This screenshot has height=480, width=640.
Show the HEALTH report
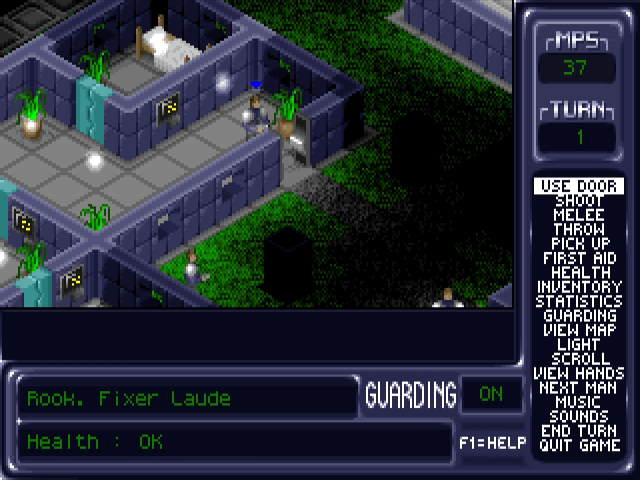tap(579, 272)
